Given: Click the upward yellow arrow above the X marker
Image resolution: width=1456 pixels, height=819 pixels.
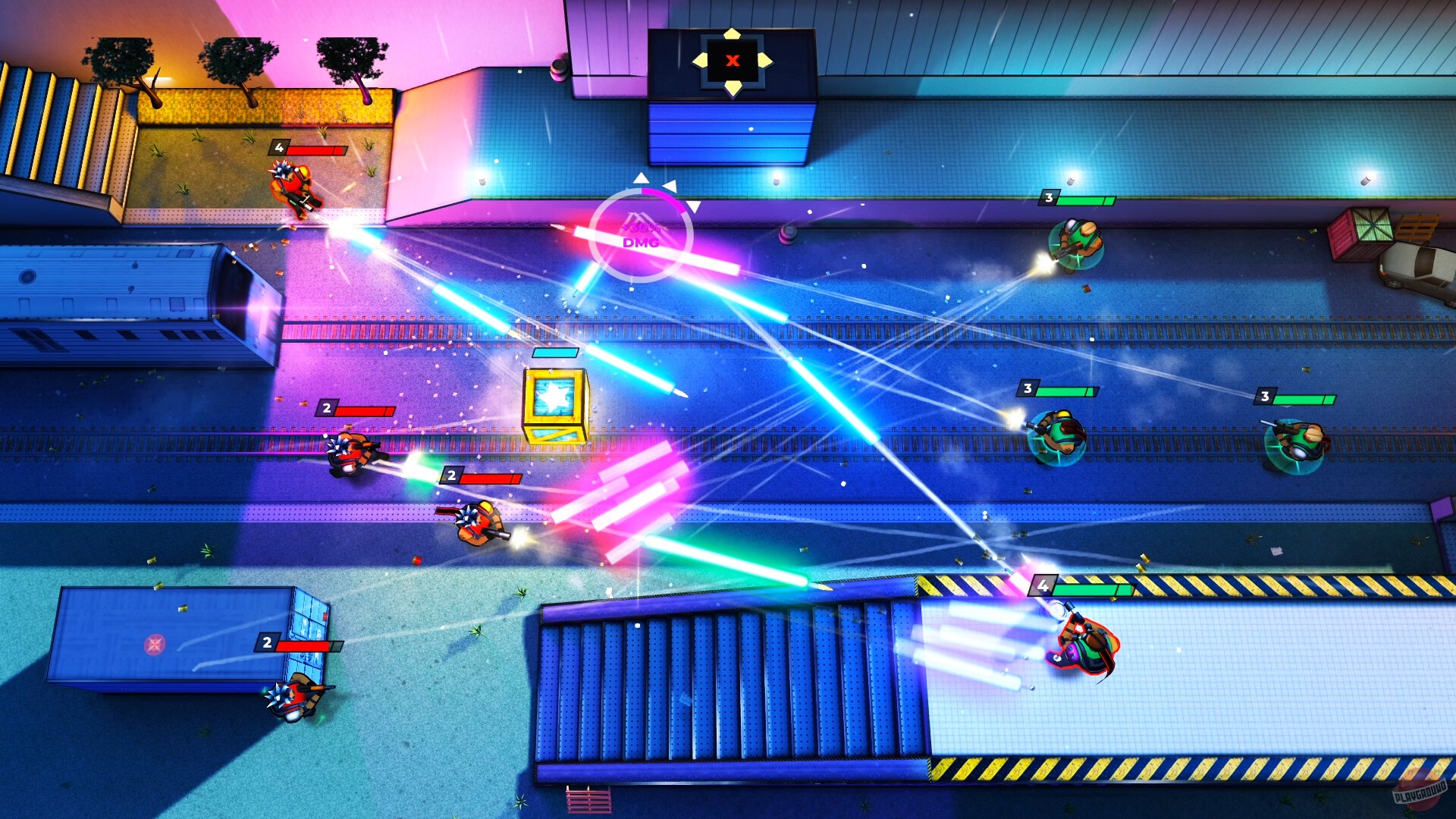Looking at the screenshot, I should pyautogui.click(x=731, y=33).
